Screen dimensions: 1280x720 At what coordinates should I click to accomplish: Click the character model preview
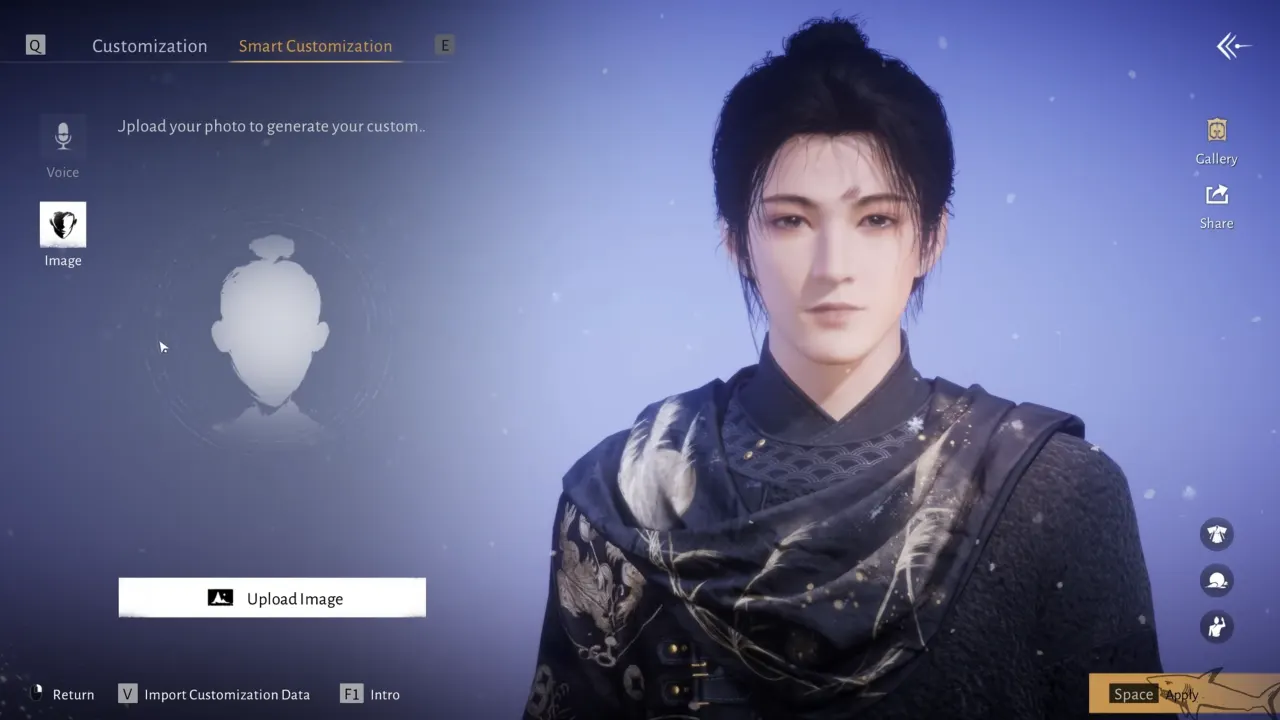830,350
